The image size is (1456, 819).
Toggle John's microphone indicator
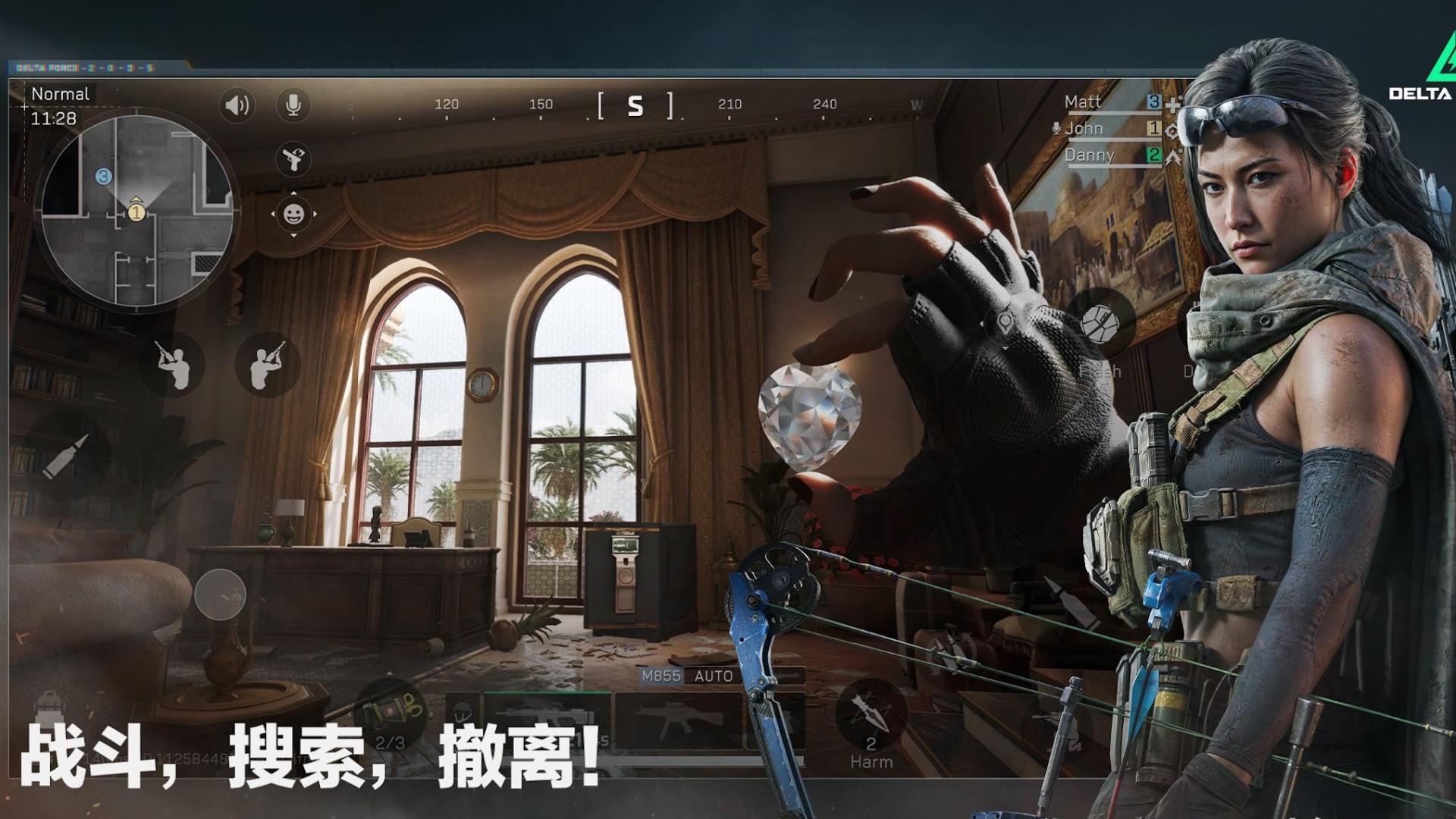1056,128
